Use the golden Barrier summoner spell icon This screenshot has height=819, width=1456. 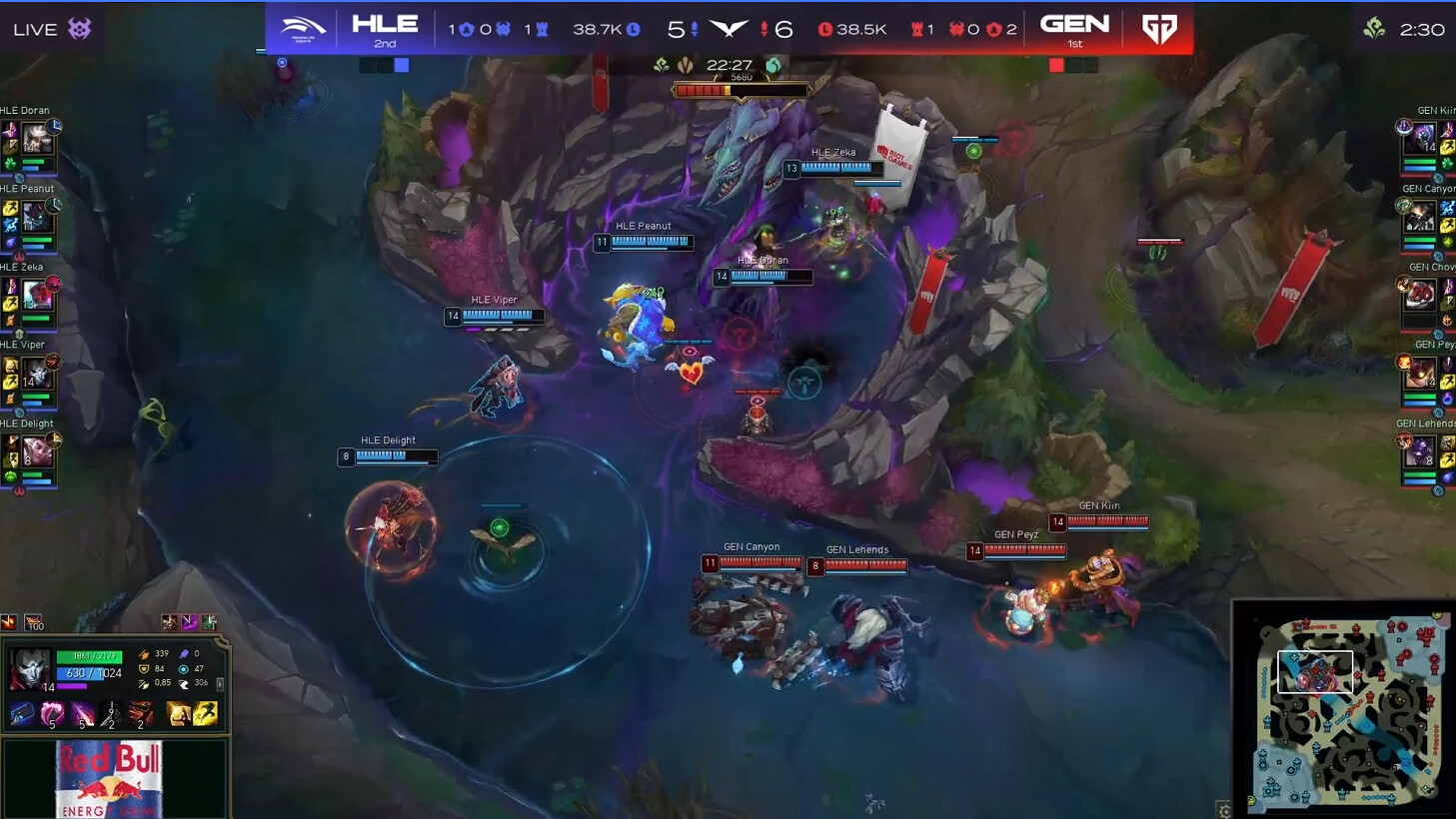pos(179,713)
